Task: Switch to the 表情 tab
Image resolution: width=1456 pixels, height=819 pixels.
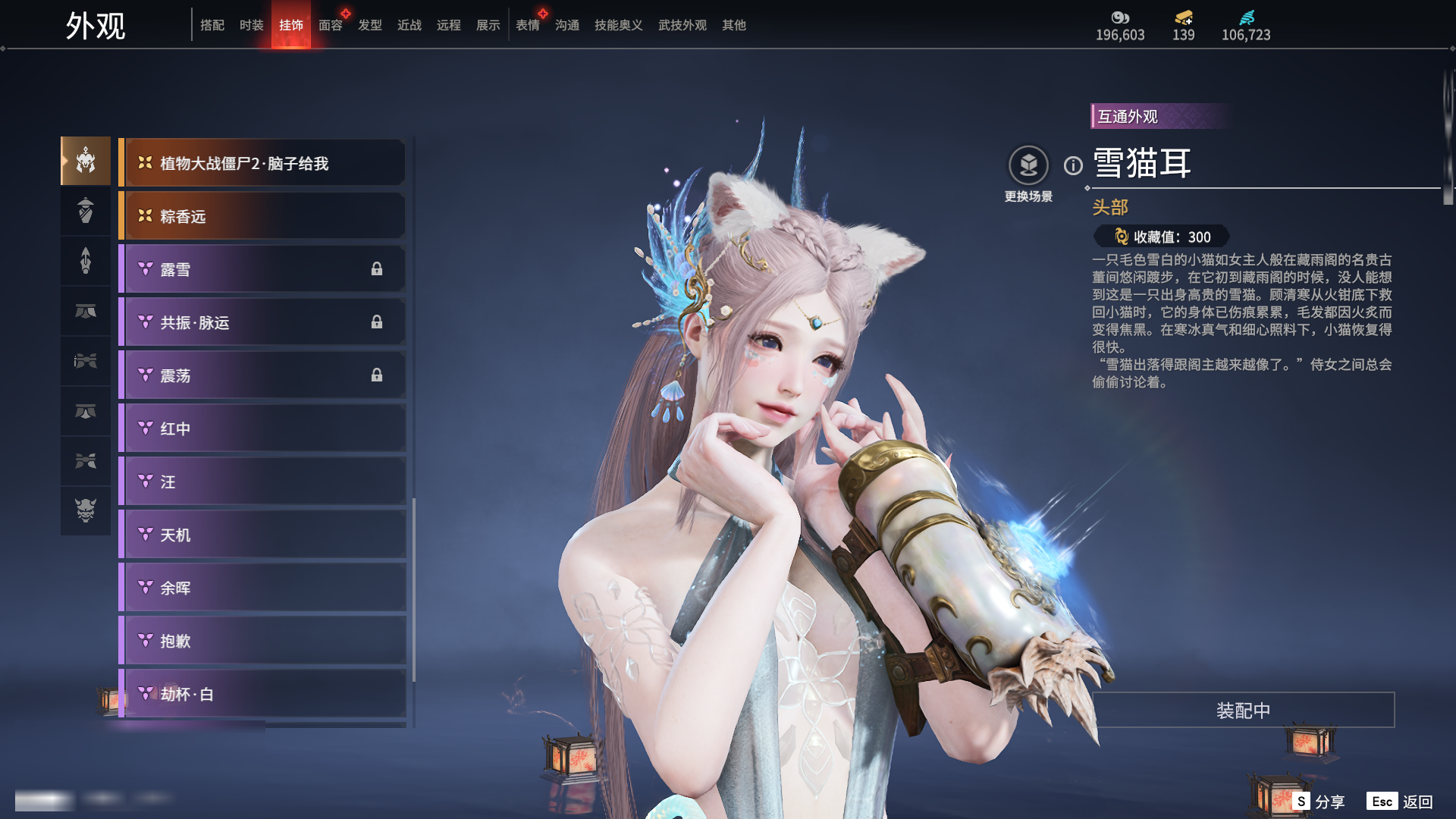Action: [527, 25]
